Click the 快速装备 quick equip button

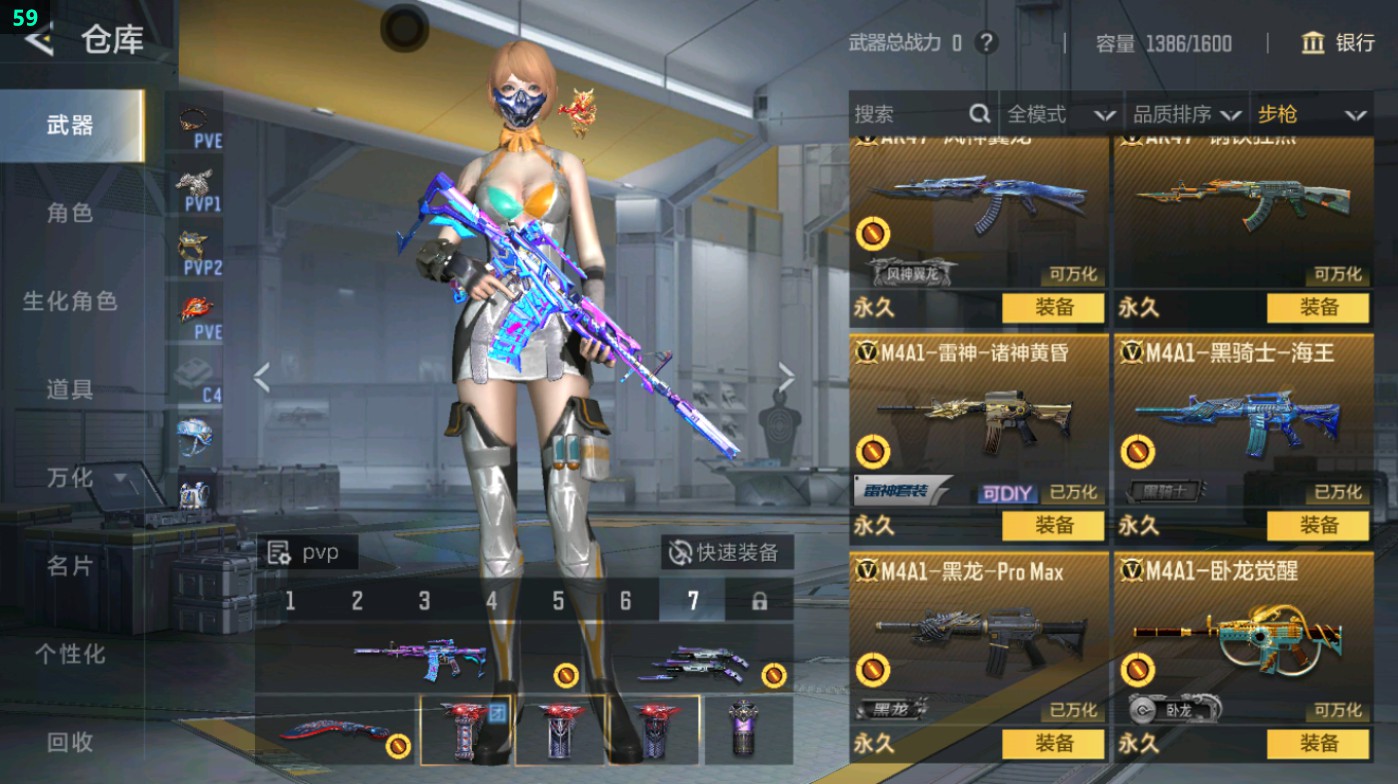pyautogui.click(x=727, y=552)
